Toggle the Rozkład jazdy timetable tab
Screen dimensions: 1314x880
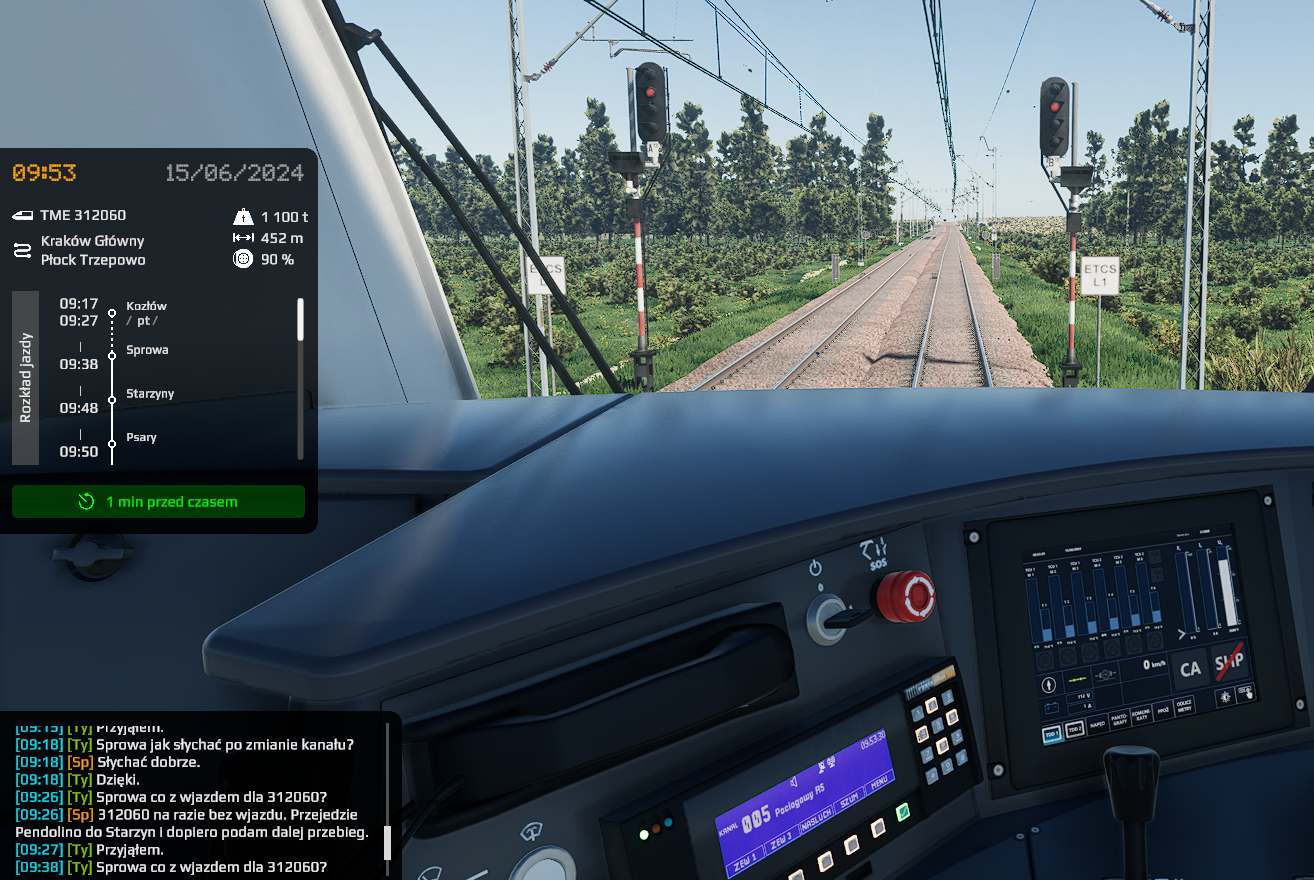click(25, 378)
